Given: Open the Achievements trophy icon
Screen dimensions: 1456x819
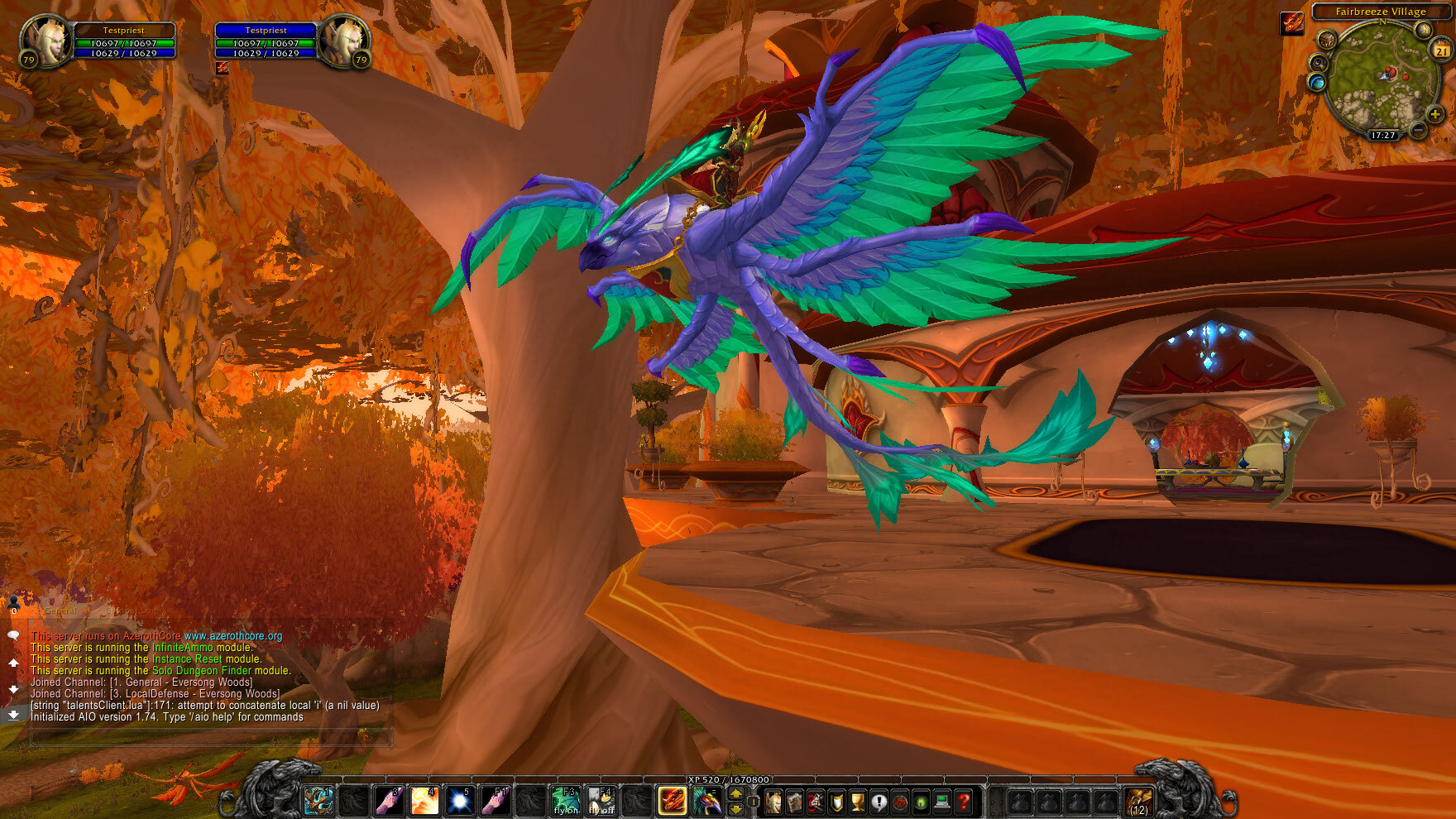Looking at the screenshot, I should pyautogui.click(x=856, y=802).
